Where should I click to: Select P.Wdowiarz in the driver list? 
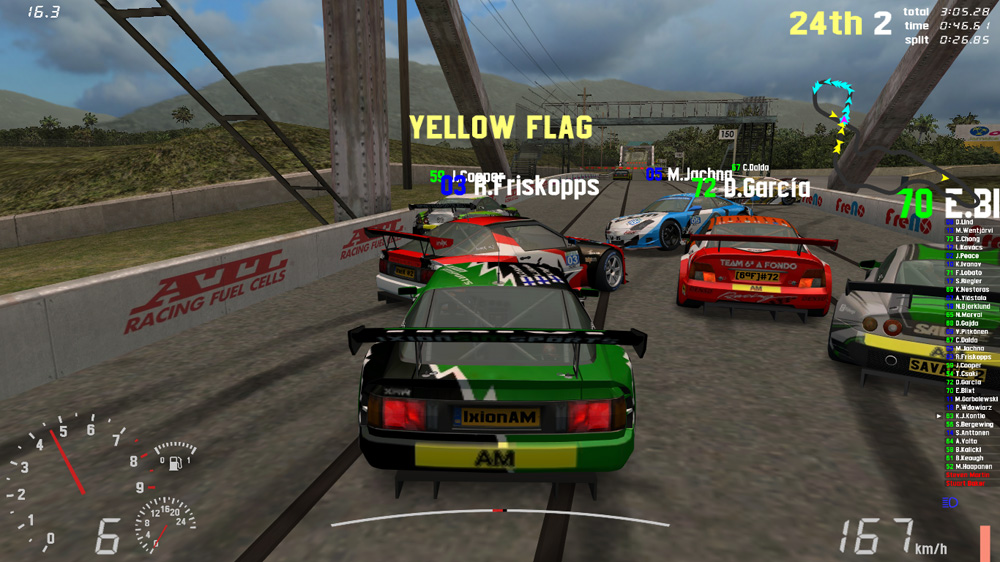coord(972,408)
